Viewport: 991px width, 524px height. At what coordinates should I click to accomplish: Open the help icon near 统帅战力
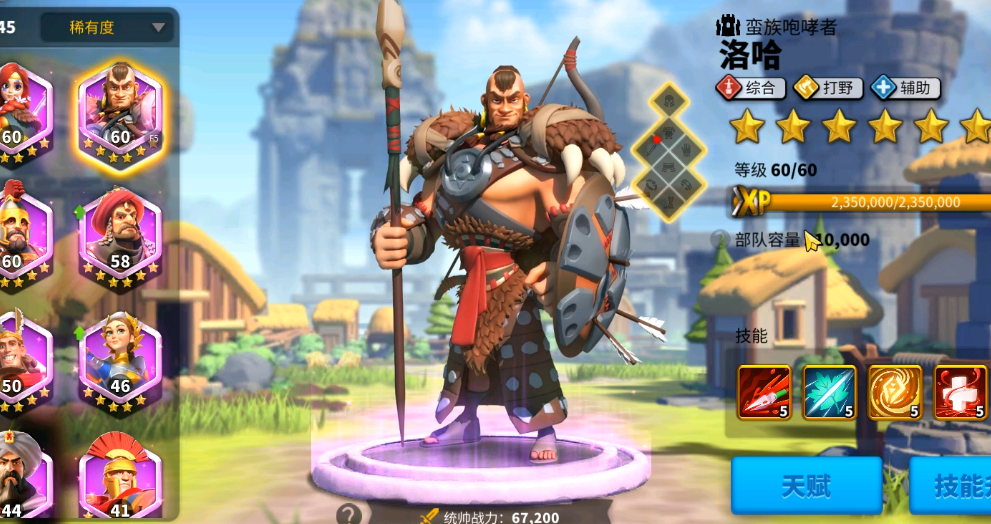(x=348, y=515)
